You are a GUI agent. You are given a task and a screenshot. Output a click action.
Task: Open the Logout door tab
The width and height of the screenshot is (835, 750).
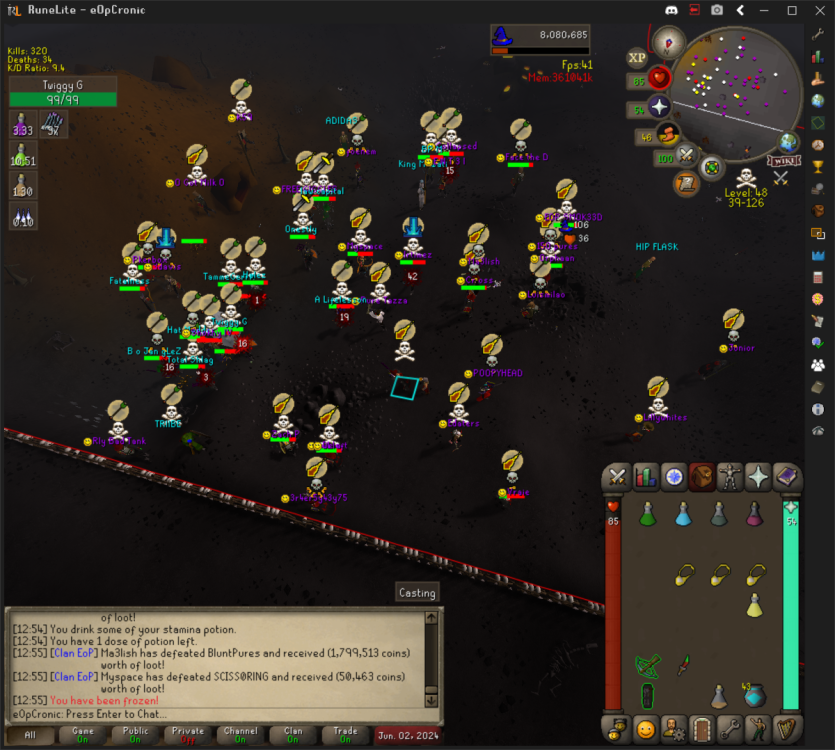click(701, 727)
